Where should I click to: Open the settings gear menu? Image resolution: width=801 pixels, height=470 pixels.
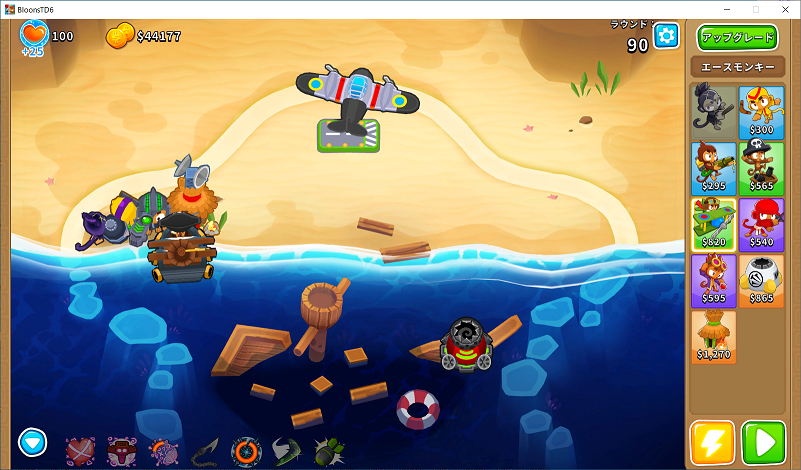point(666,37)
